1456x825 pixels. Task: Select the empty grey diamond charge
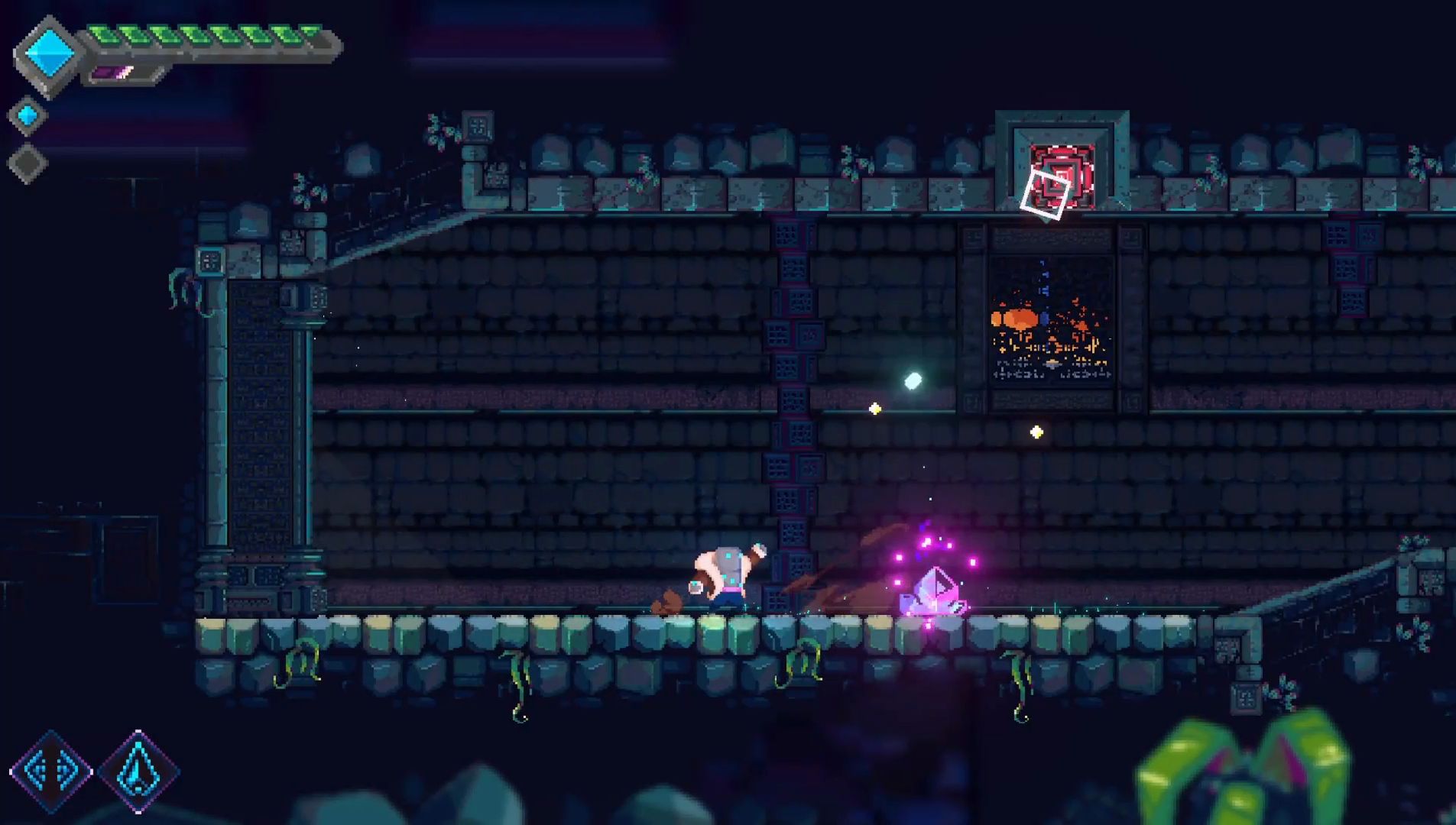(x=28, y=163)
